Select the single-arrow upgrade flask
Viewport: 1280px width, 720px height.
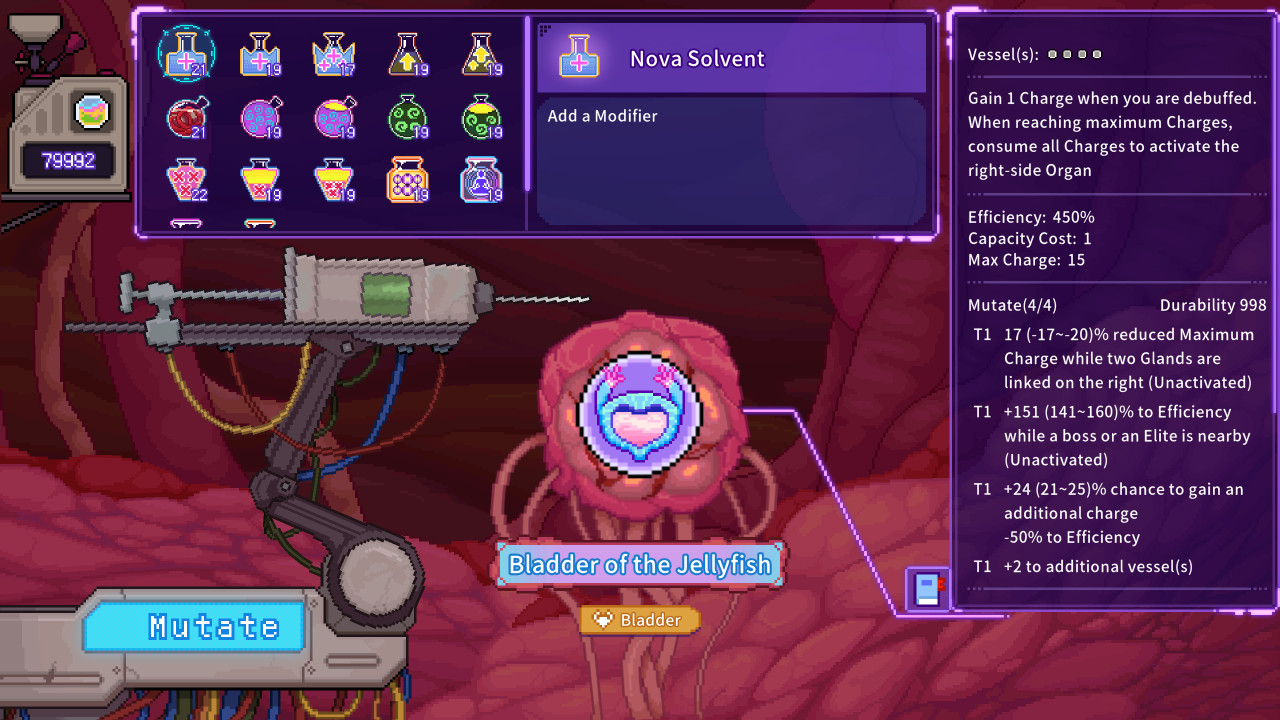point(408,56)
